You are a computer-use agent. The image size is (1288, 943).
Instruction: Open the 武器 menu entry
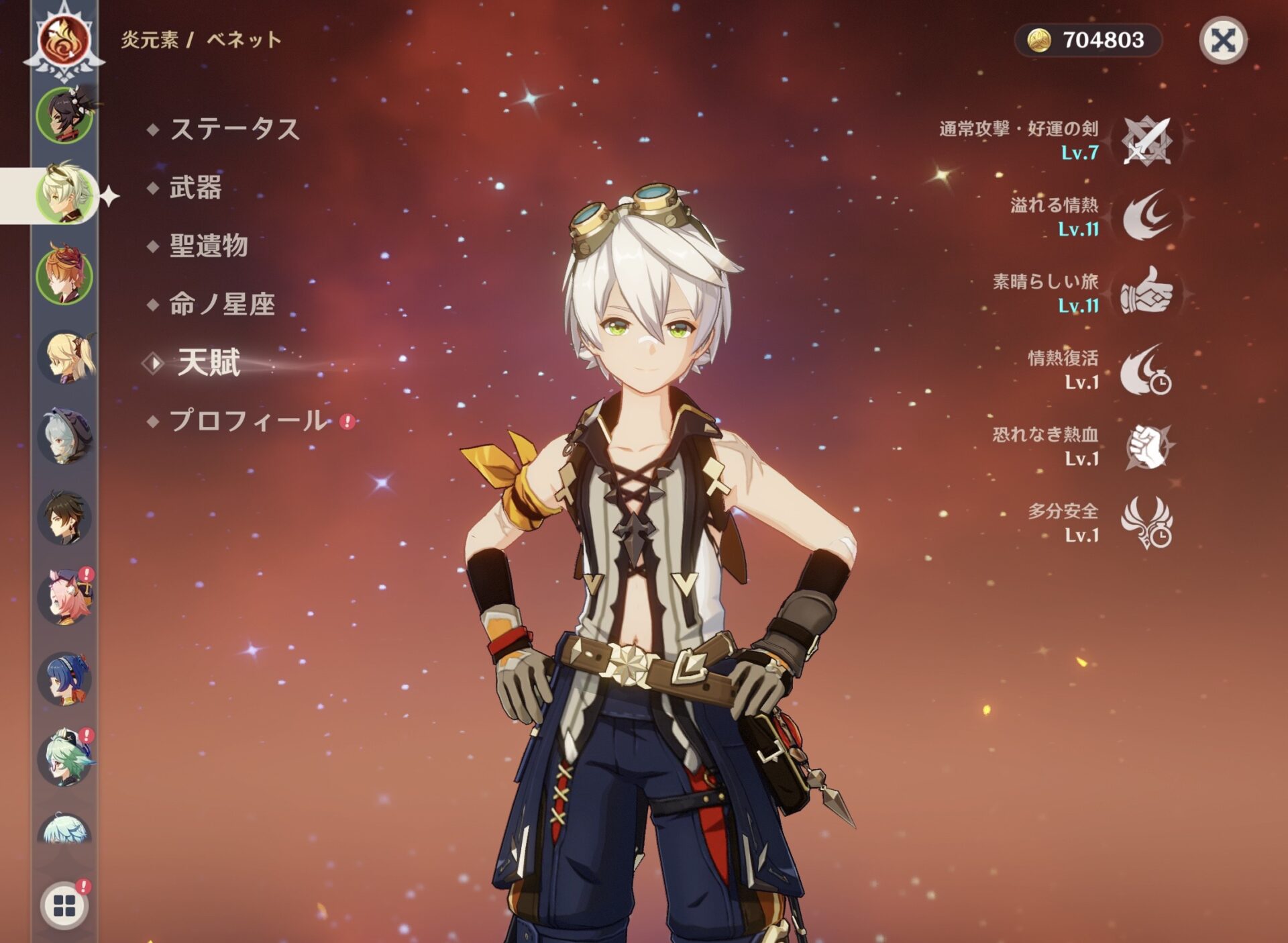[195, 187]
